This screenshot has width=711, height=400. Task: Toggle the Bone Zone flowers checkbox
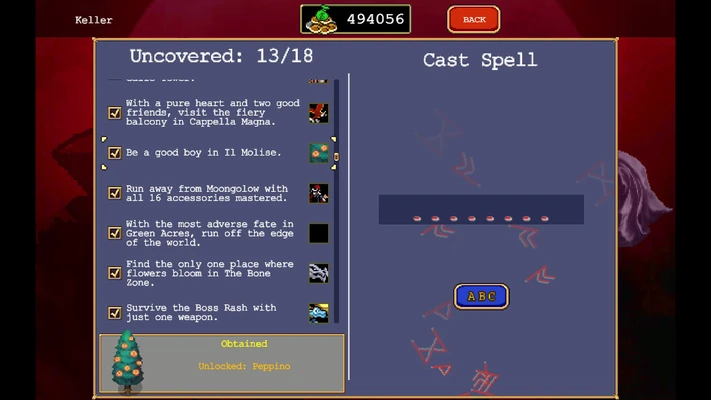pyautogui.click(x=115, y=273)
